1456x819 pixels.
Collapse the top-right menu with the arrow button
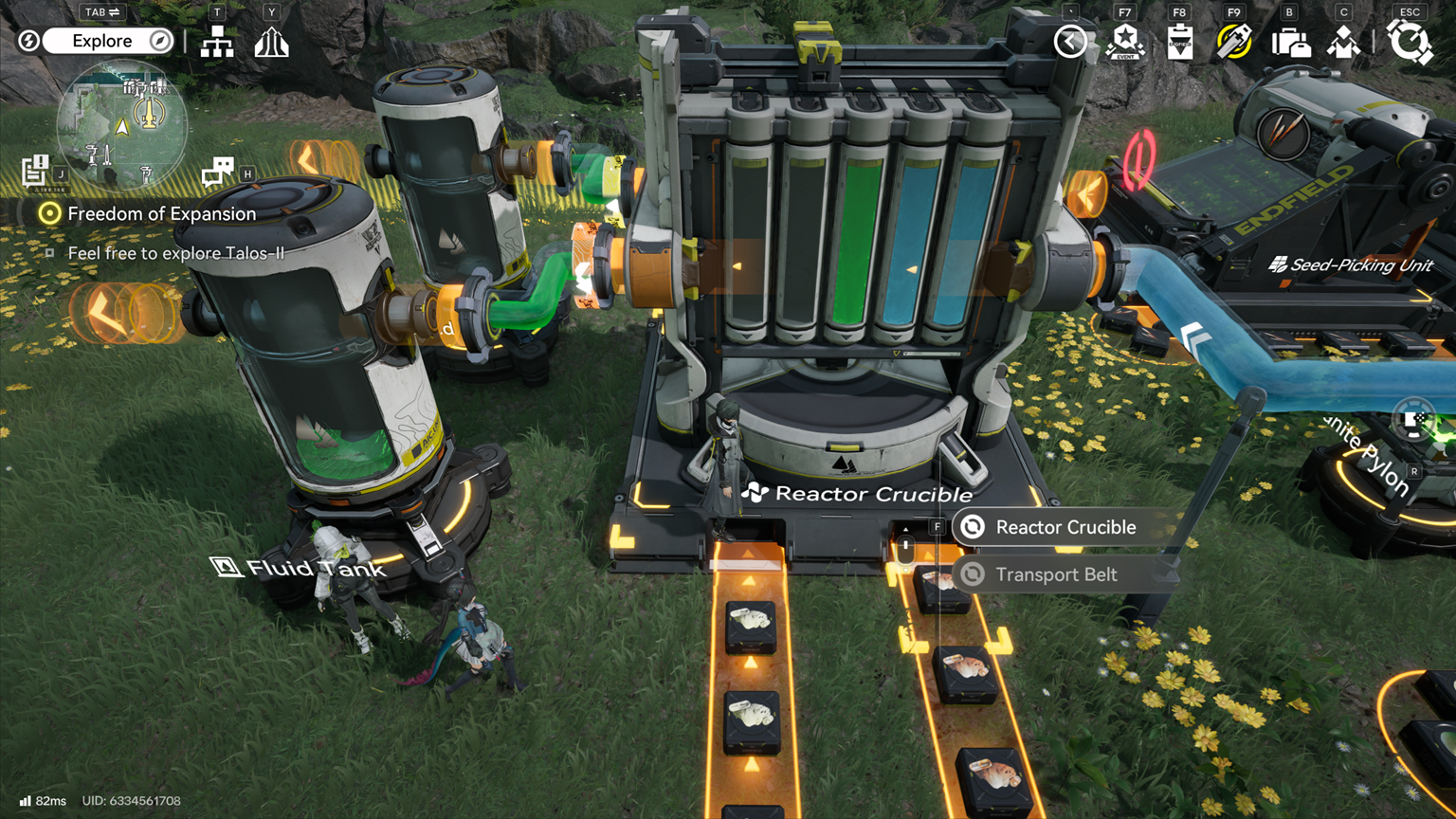tap(1070, 42)
